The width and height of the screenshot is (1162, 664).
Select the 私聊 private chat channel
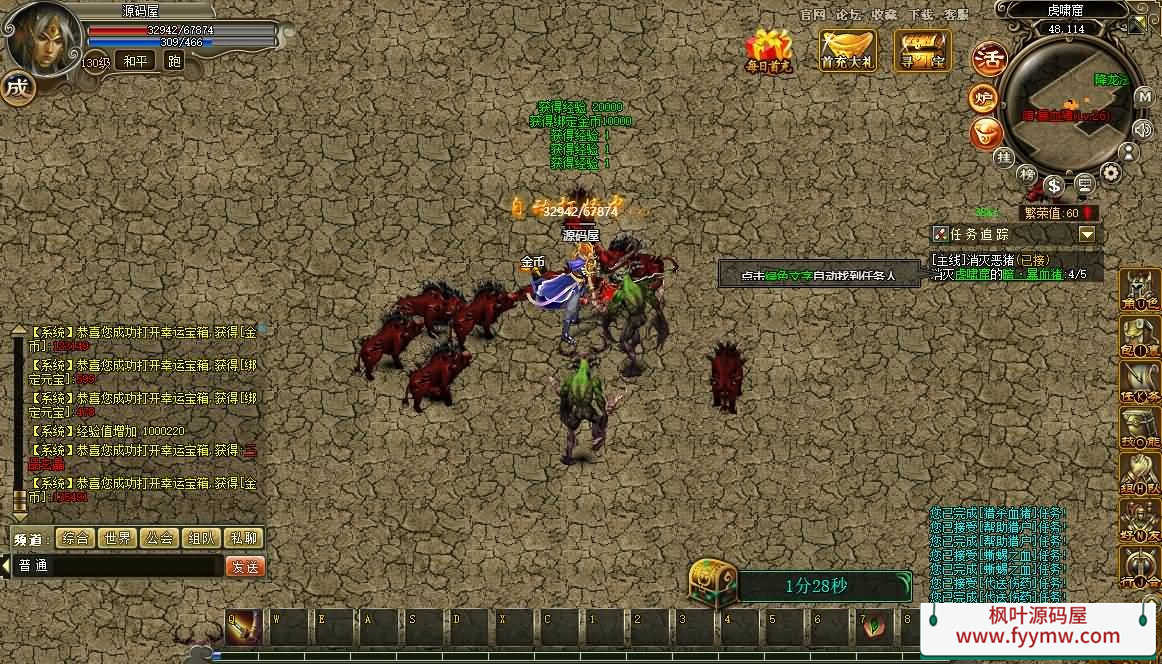pos(243,538)
